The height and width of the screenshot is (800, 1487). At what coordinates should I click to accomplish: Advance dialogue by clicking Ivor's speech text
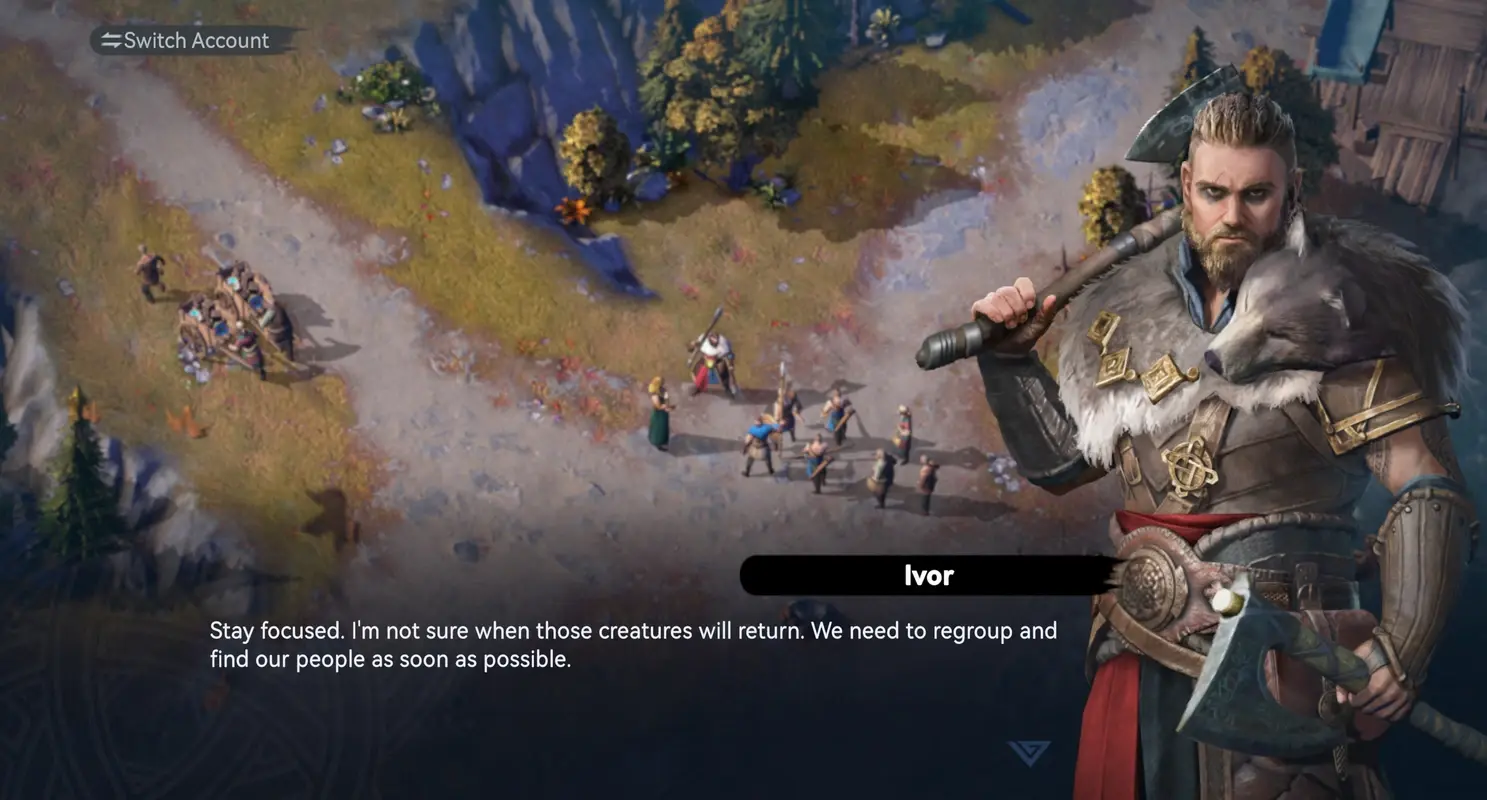633,644
